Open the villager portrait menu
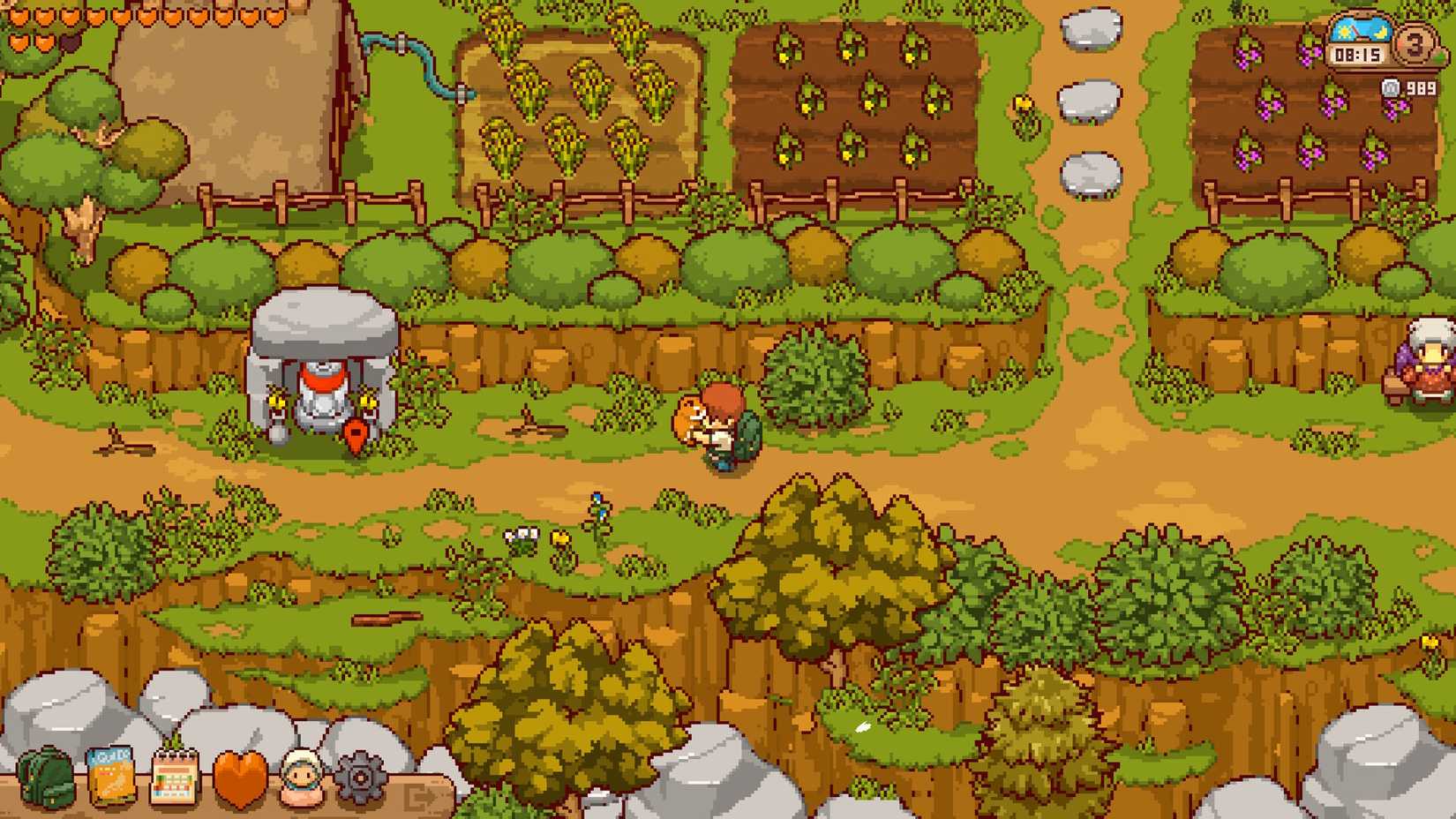This screenshot has width=1456, height=819. tap(301, 777)
